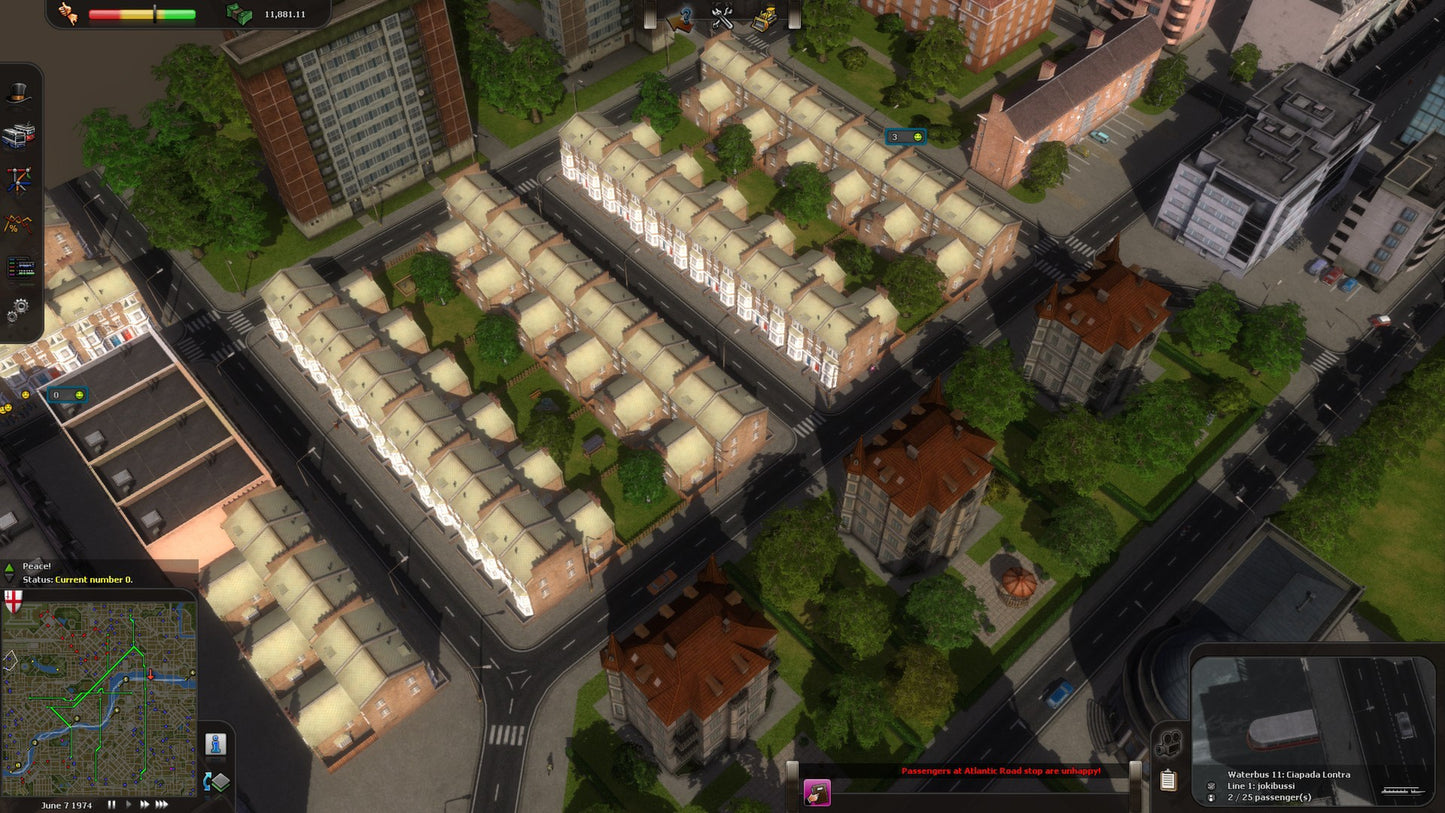
Task: Toggle the minimap layers view
Action: (216, 781)
